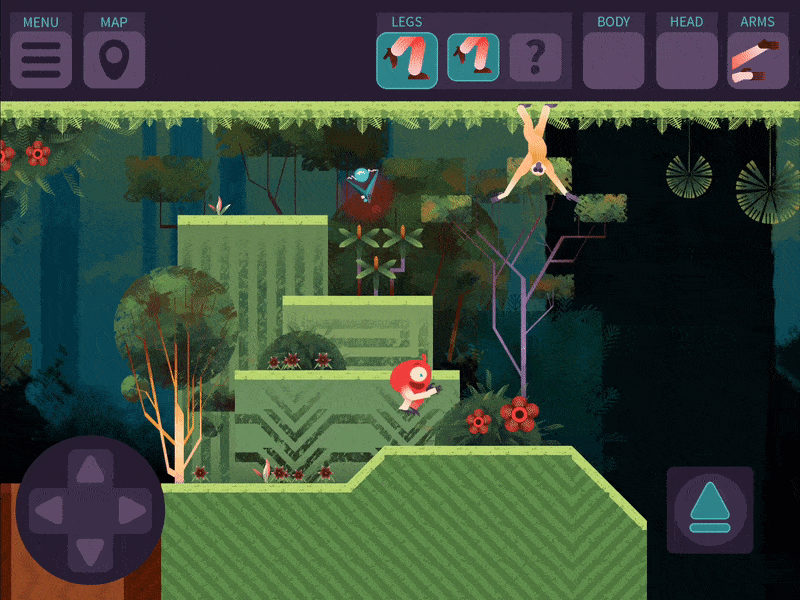Tap the teal triangle jump button

[710, 509]
